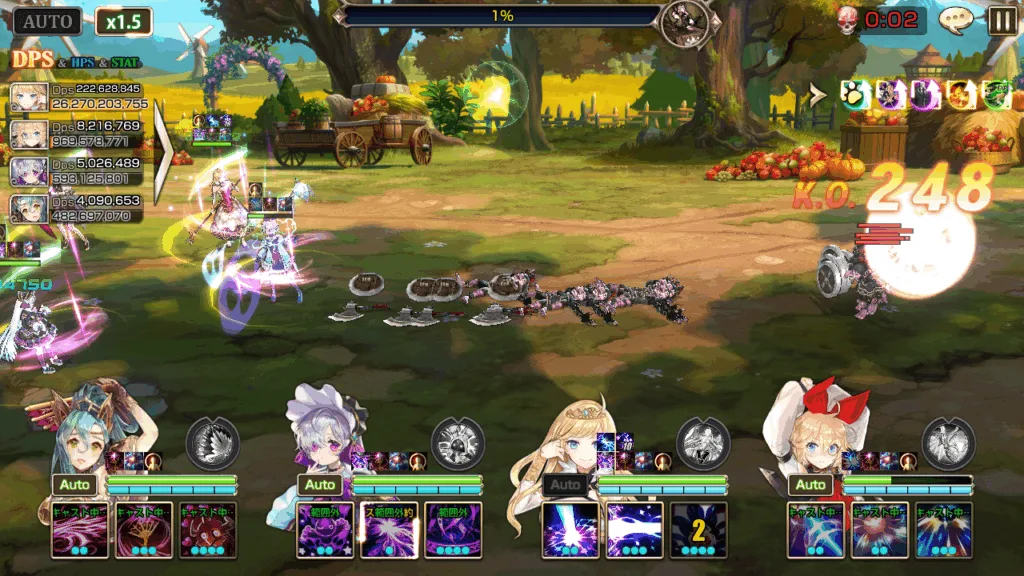Use the teal-haired hero's skeletal hand skill
Image resolution: width=1024 pixels, height=576 pixels.
[x=144, y=530]
